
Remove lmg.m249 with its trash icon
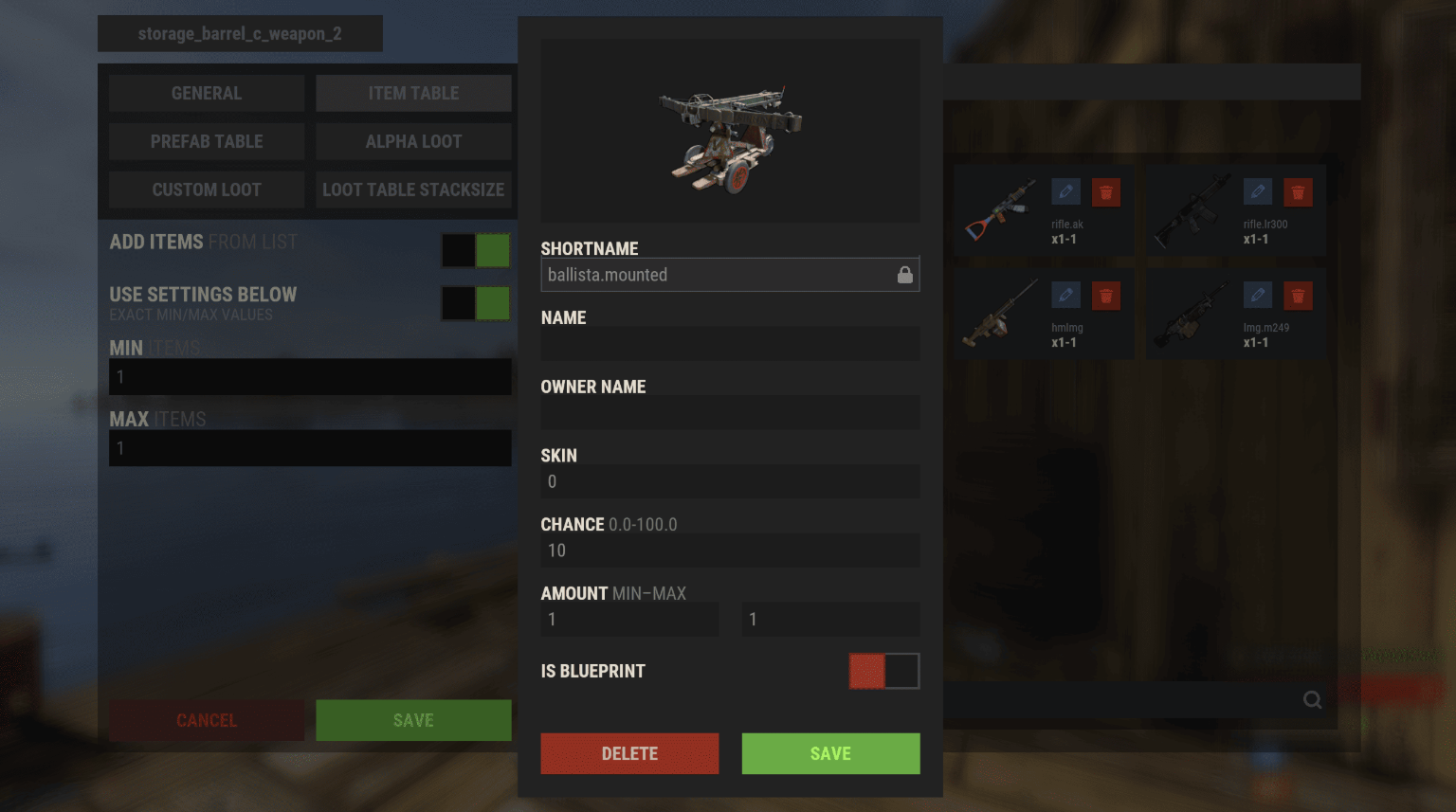(x=1298, y=296)
